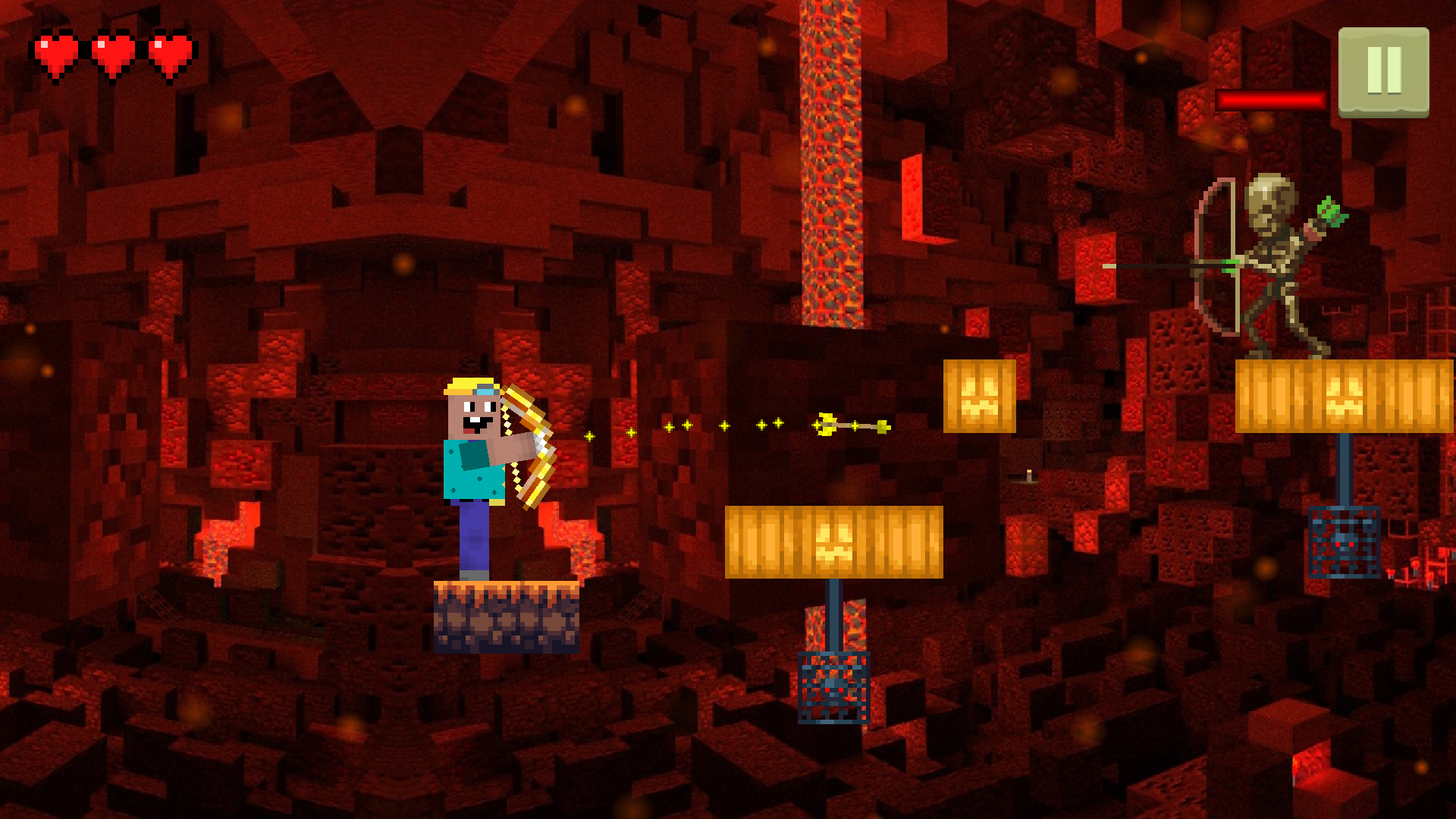Click the first heart in the health display

click(x=57, y=53)
